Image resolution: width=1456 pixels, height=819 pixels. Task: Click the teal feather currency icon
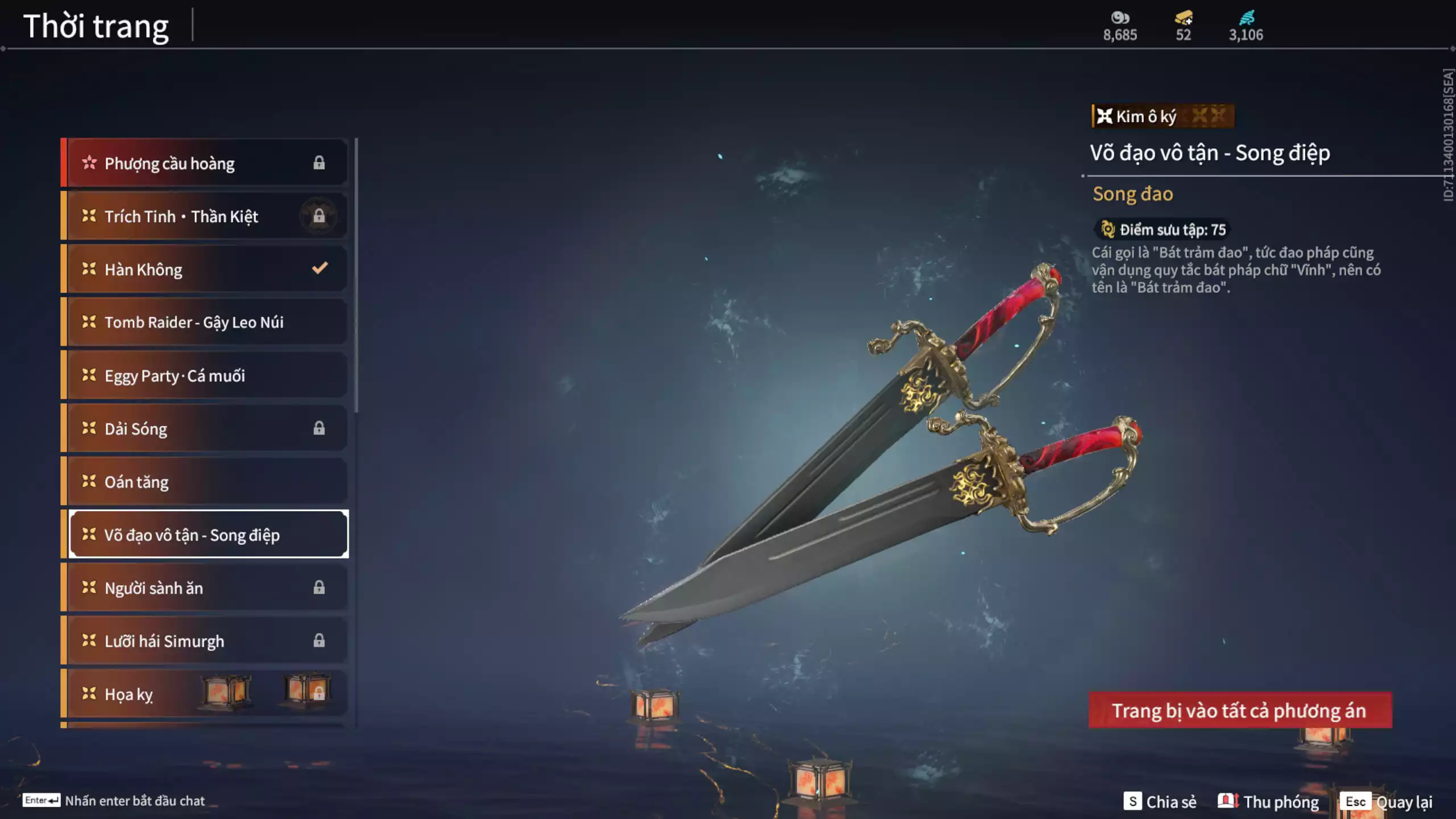1246,18
